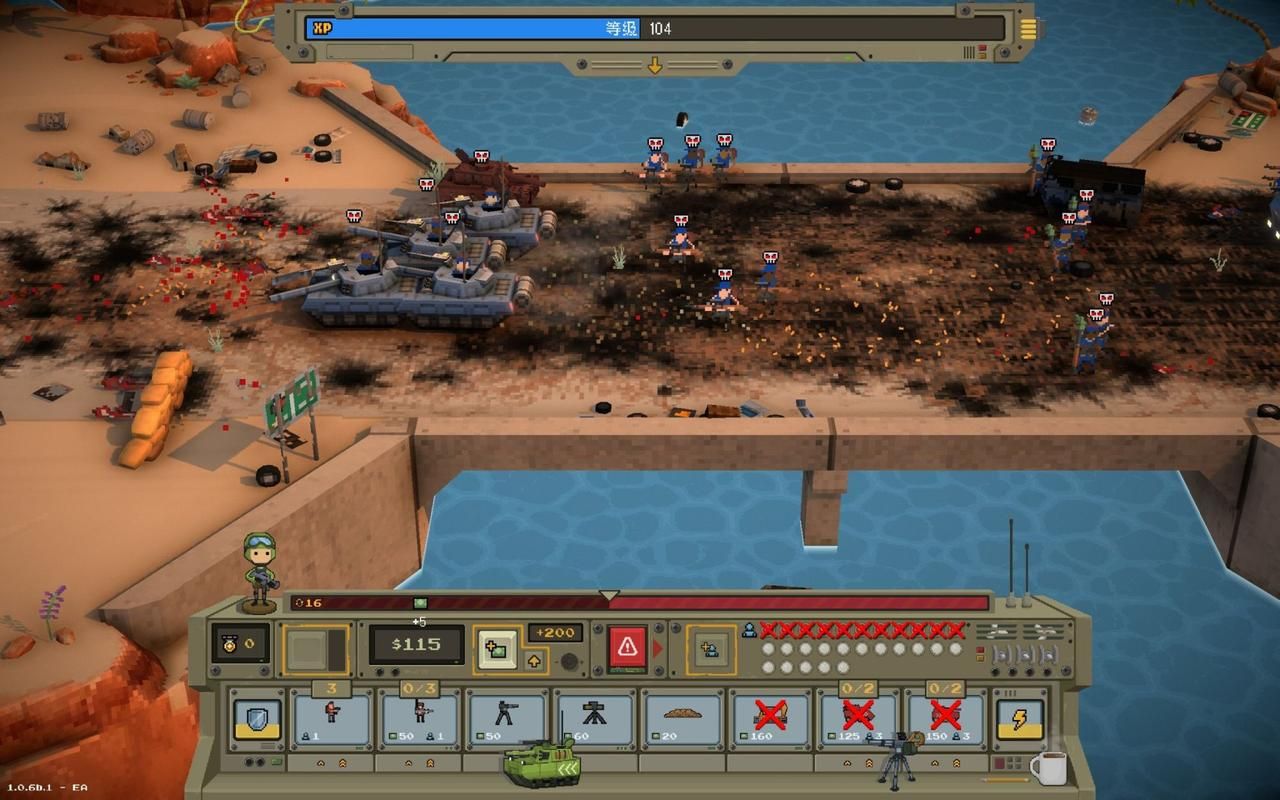Viewport: 1280px width, 800px height.
Task: Open the menu via yellow bars icon
Action: pos(1028,27)
